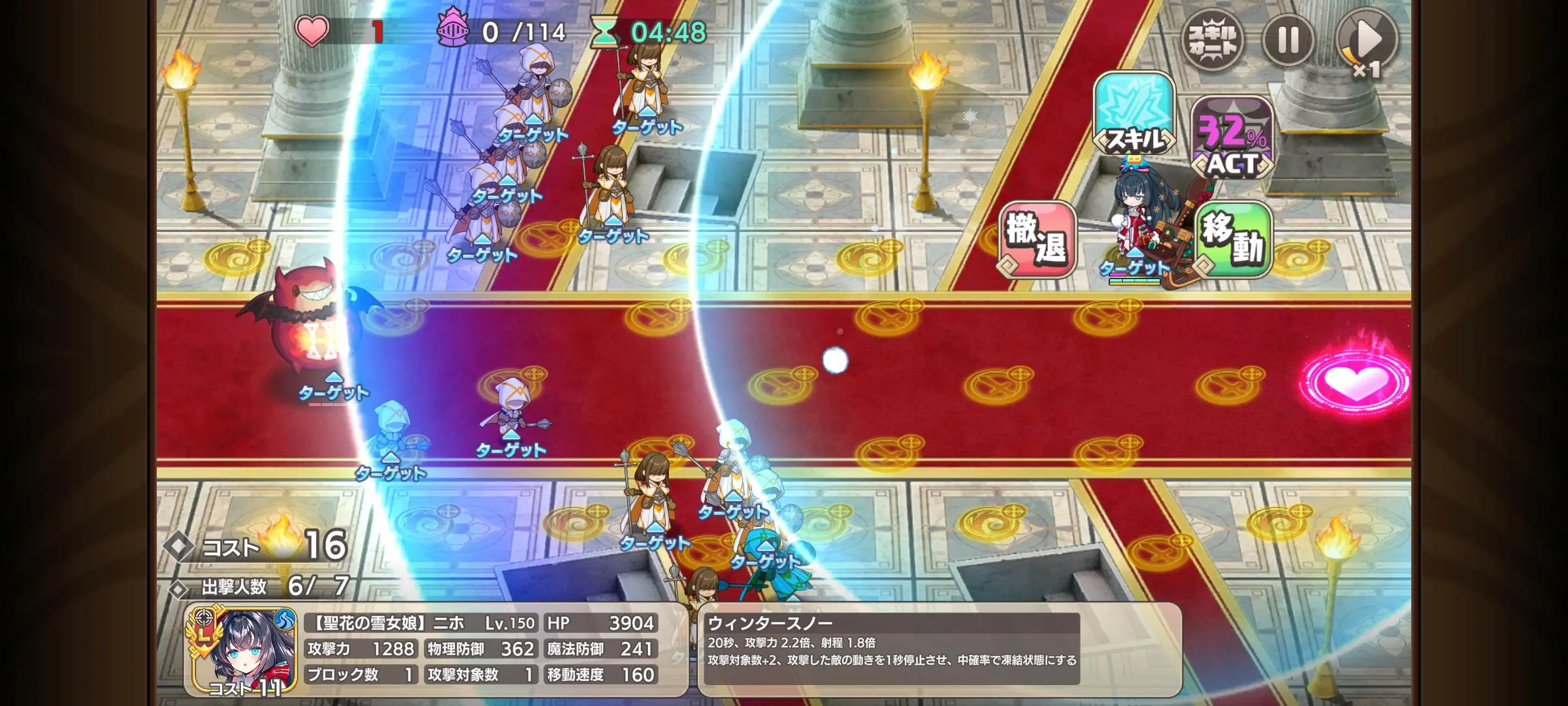The height and width of the screenshot is (706, 1568).
Task: Open the ウィンタースノー skill description panel
Action: (x=939, y=648)
